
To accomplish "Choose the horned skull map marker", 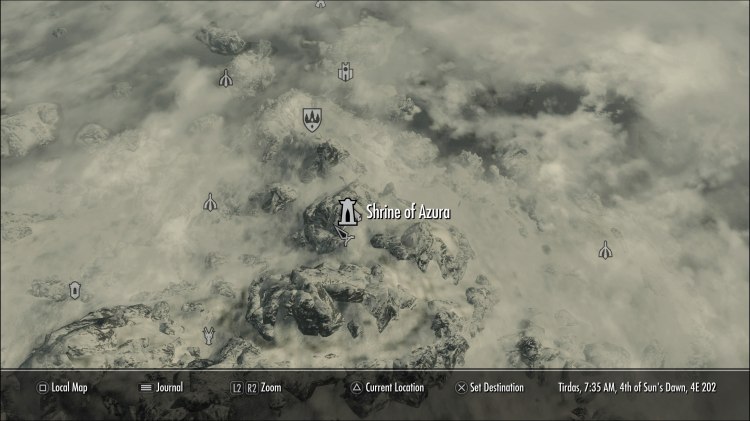I will [209, 335].
